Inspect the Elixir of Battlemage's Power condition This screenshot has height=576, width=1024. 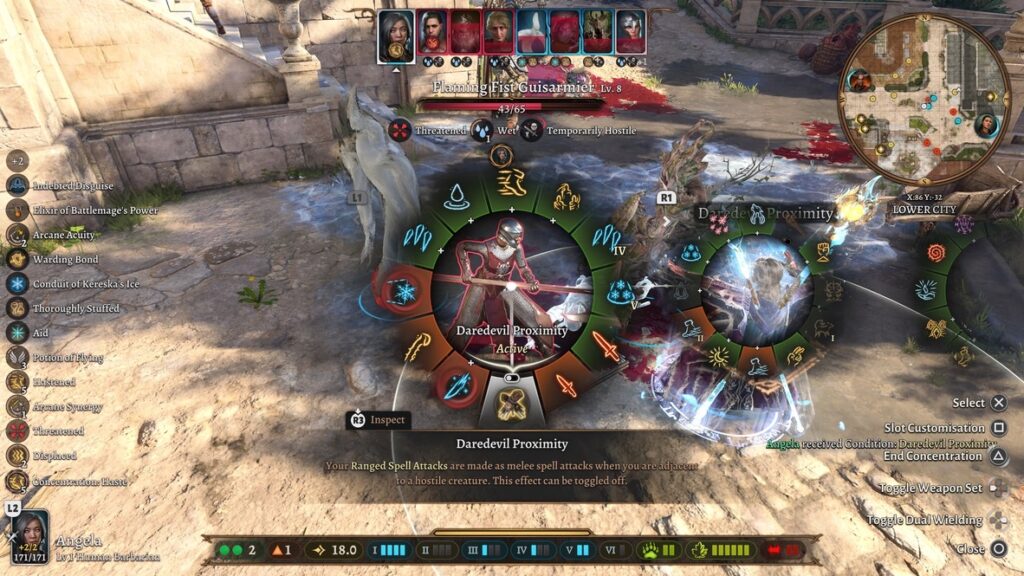click(x=17, y=210)
